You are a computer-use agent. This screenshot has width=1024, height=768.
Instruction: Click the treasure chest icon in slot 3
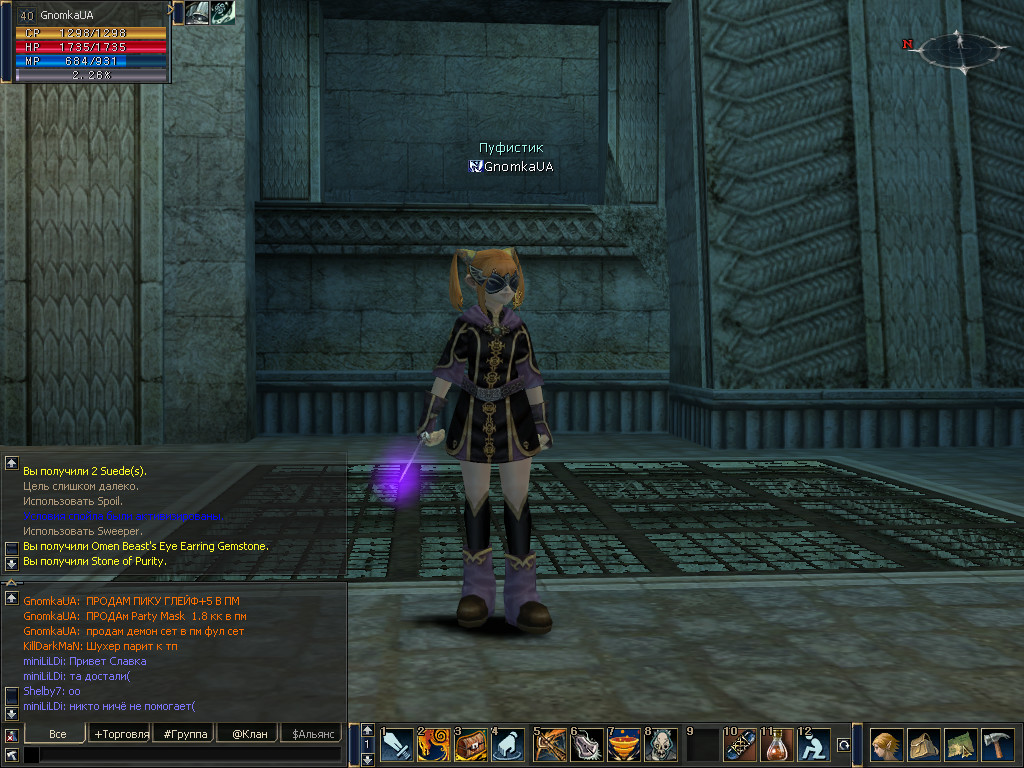click(x=472, y=744)
